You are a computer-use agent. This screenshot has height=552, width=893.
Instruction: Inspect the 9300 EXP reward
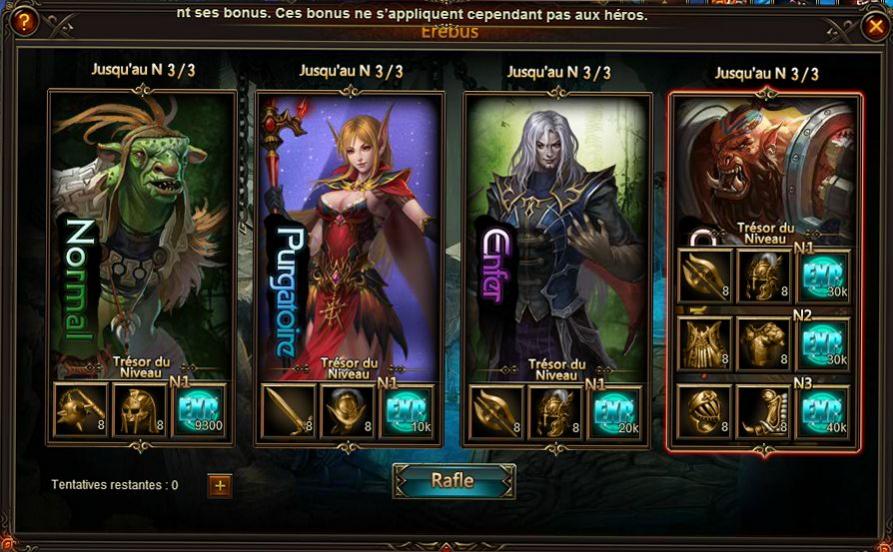tap(199, 410)
